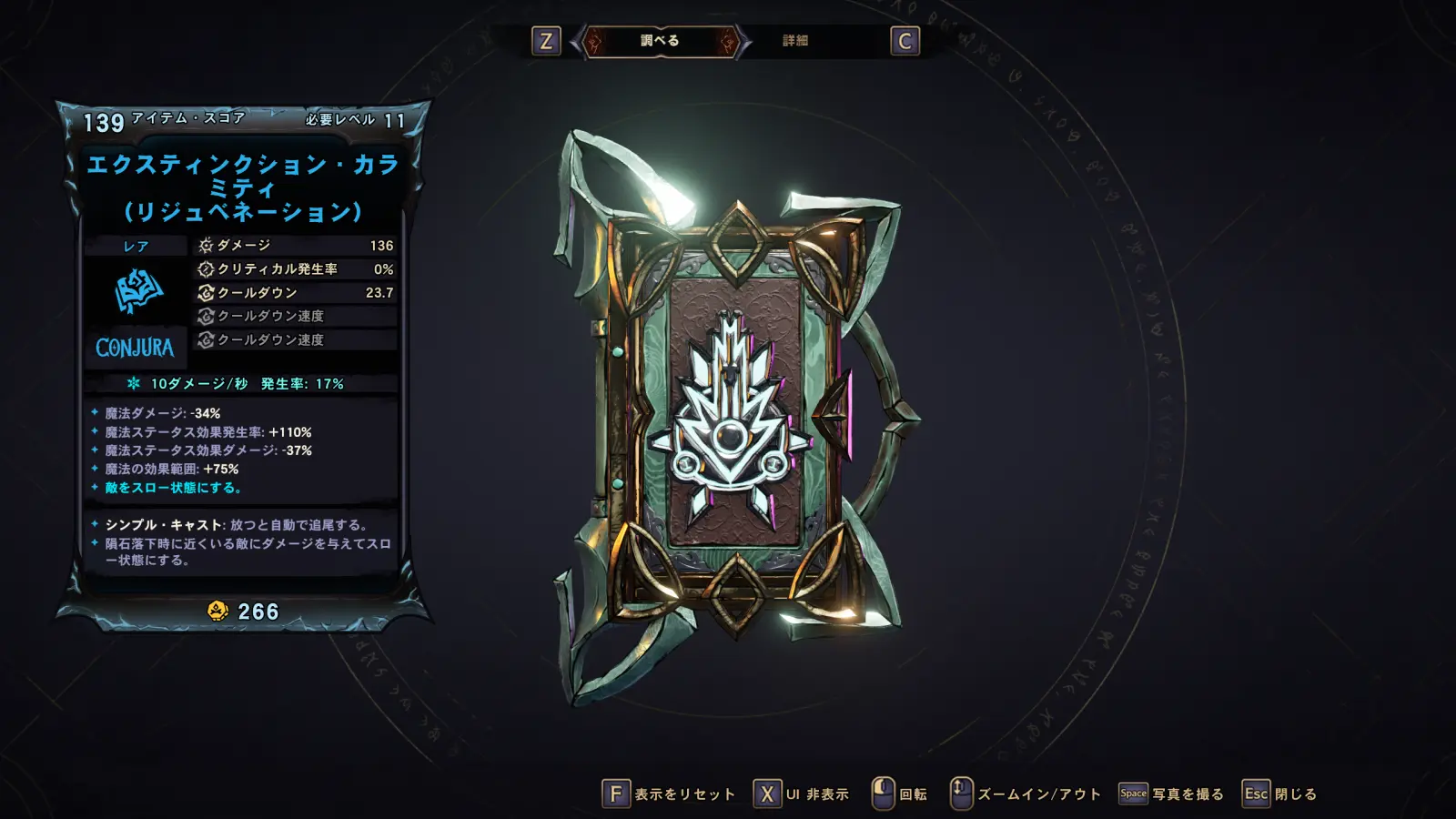Open the 詳細 details tab
This screenshot has height=819, width=1456.
[795, 41]
